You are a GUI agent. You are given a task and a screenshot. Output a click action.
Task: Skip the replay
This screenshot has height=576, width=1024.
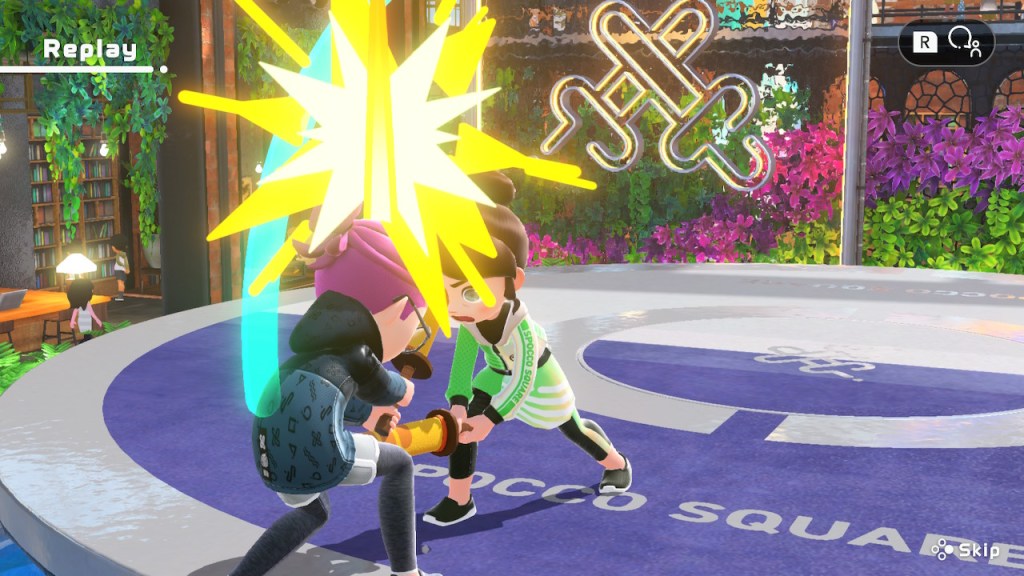coord(965,549)
